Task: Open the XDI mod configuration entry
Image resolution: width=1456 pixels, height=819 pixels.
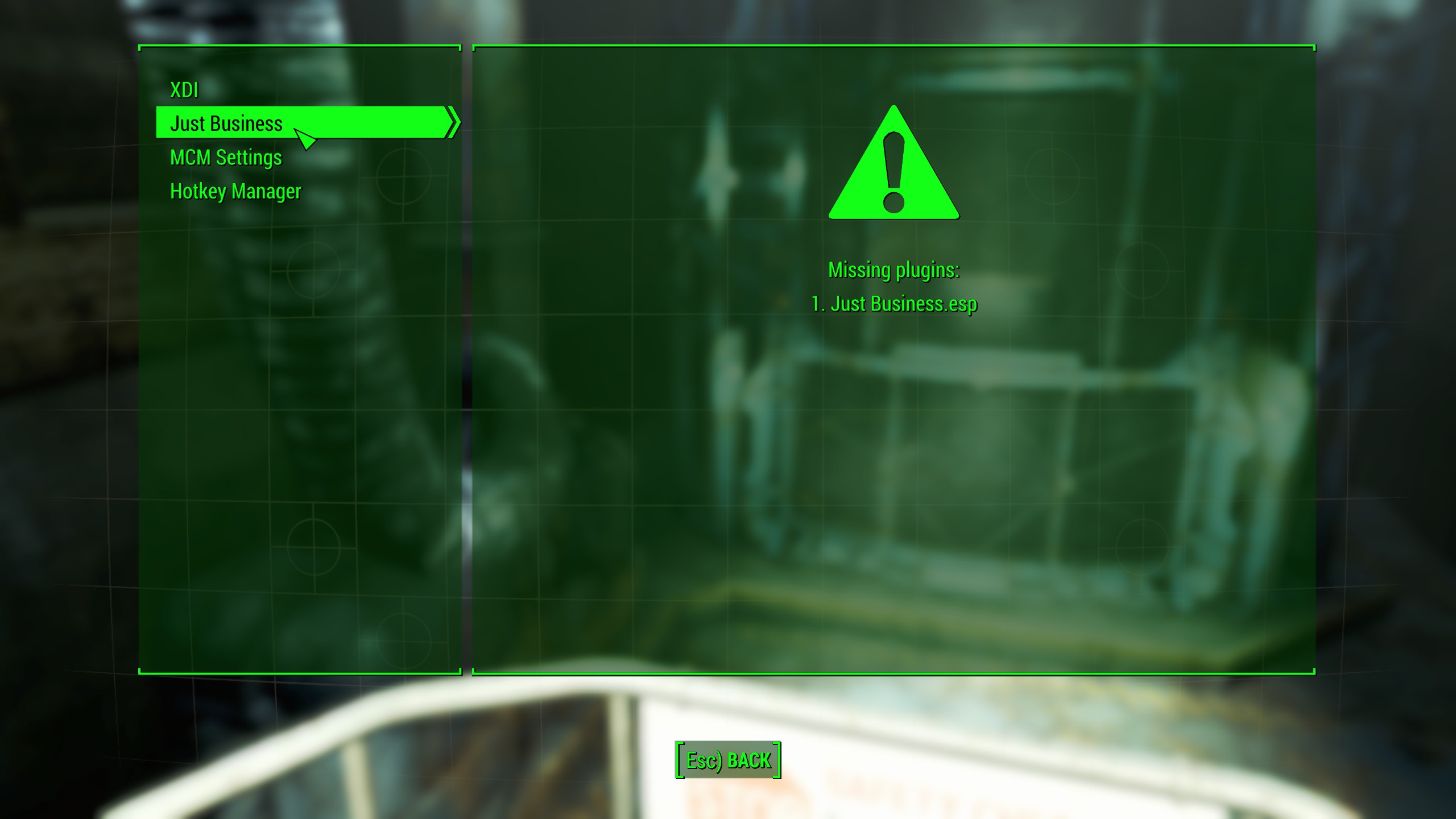Action: point(184,89)
